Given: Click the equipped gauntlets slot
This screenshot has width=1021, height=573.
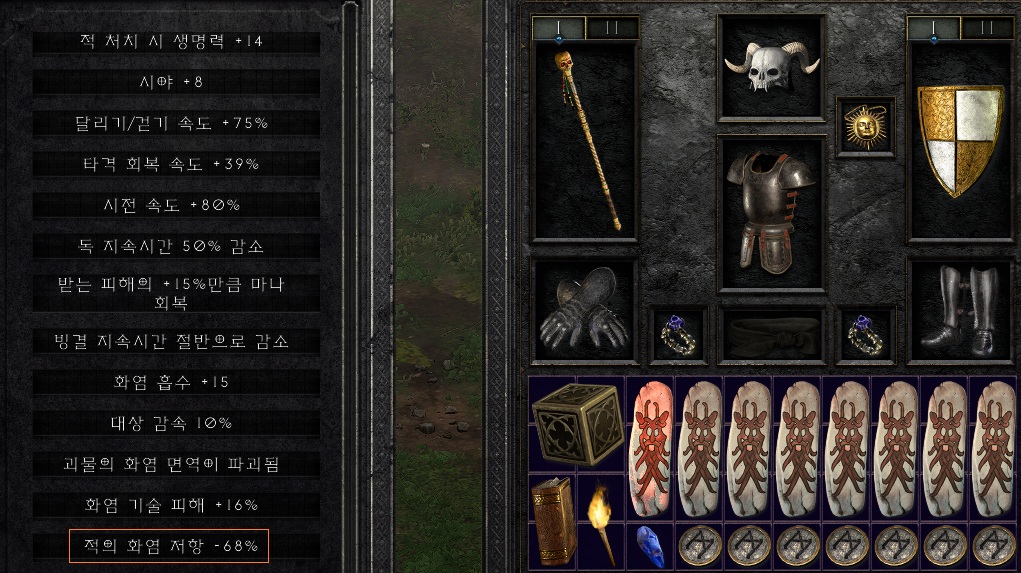Looking at the screenshot, I should tap(584, 310).
